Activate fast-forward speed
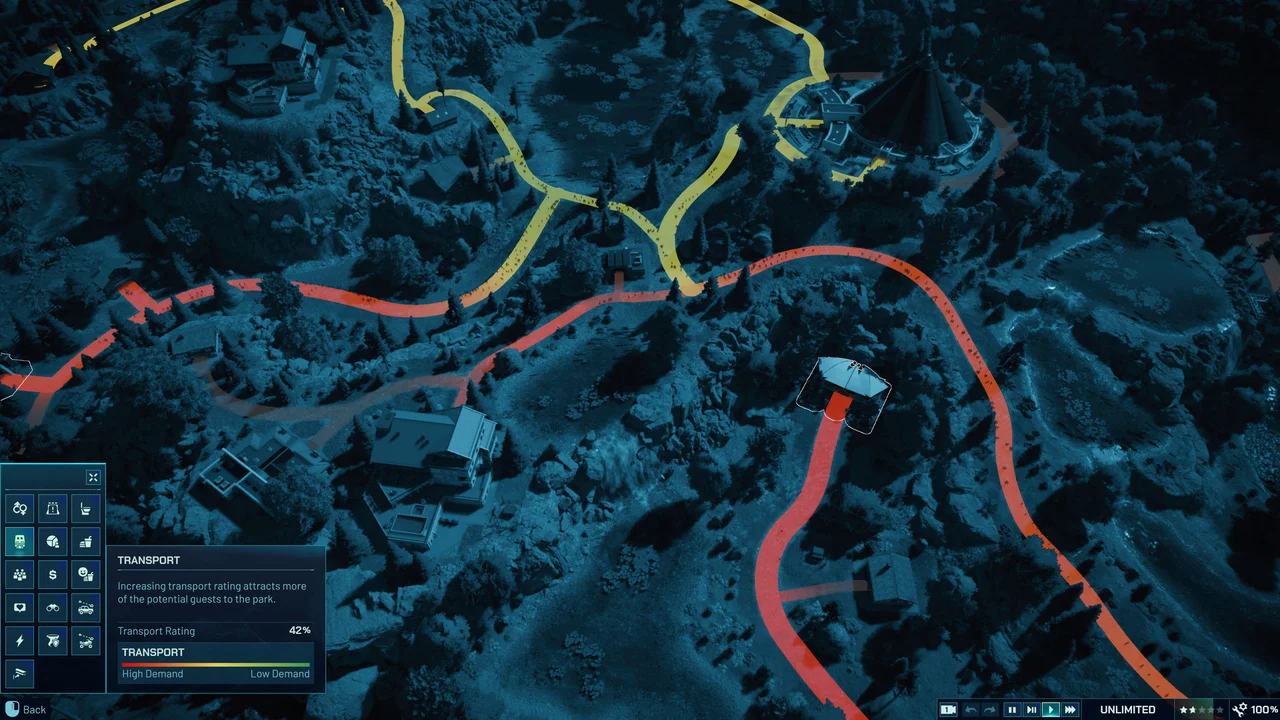Image resolution: width=1280 pixels, height=720 pixels. pyautogui.click(x=1069, y=709)
